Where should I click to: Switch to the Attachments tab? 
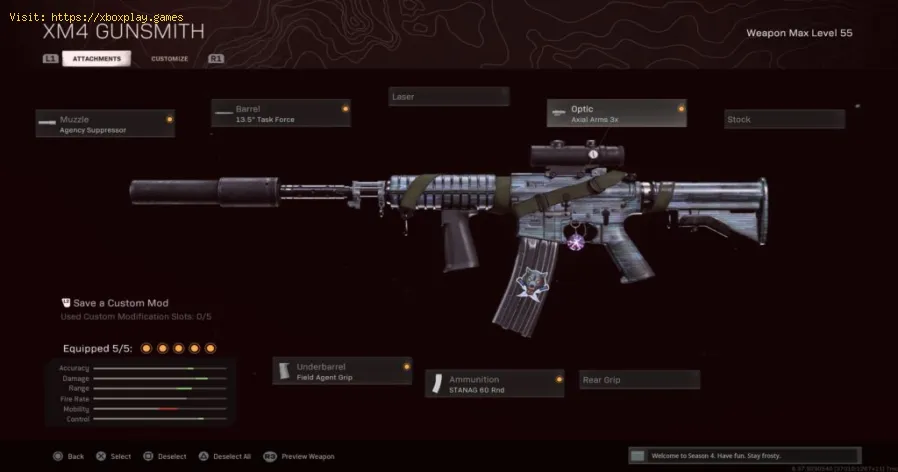pyautogui.click(x=96, y=59)
